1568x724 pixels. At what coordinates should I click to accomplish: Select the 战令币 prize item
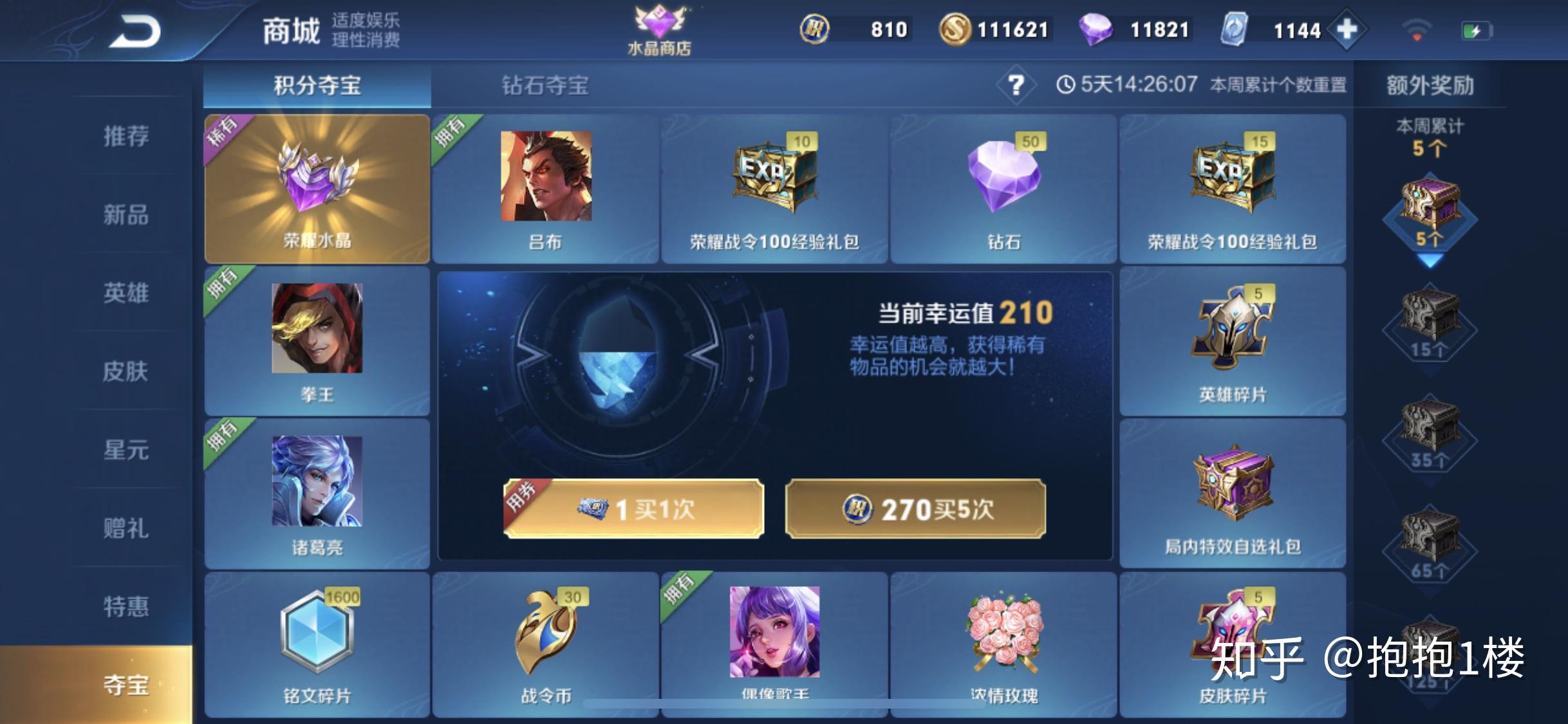[x=546, y=644]
